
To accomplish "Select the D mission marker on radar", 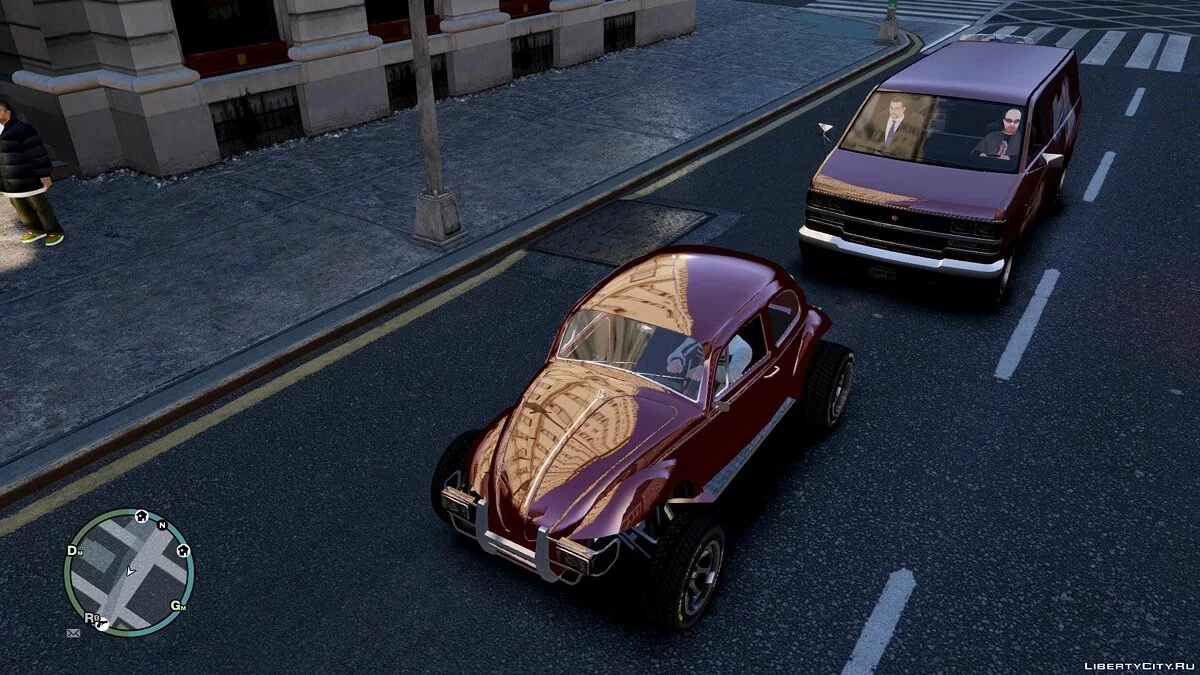I will [x=73, y=551].
